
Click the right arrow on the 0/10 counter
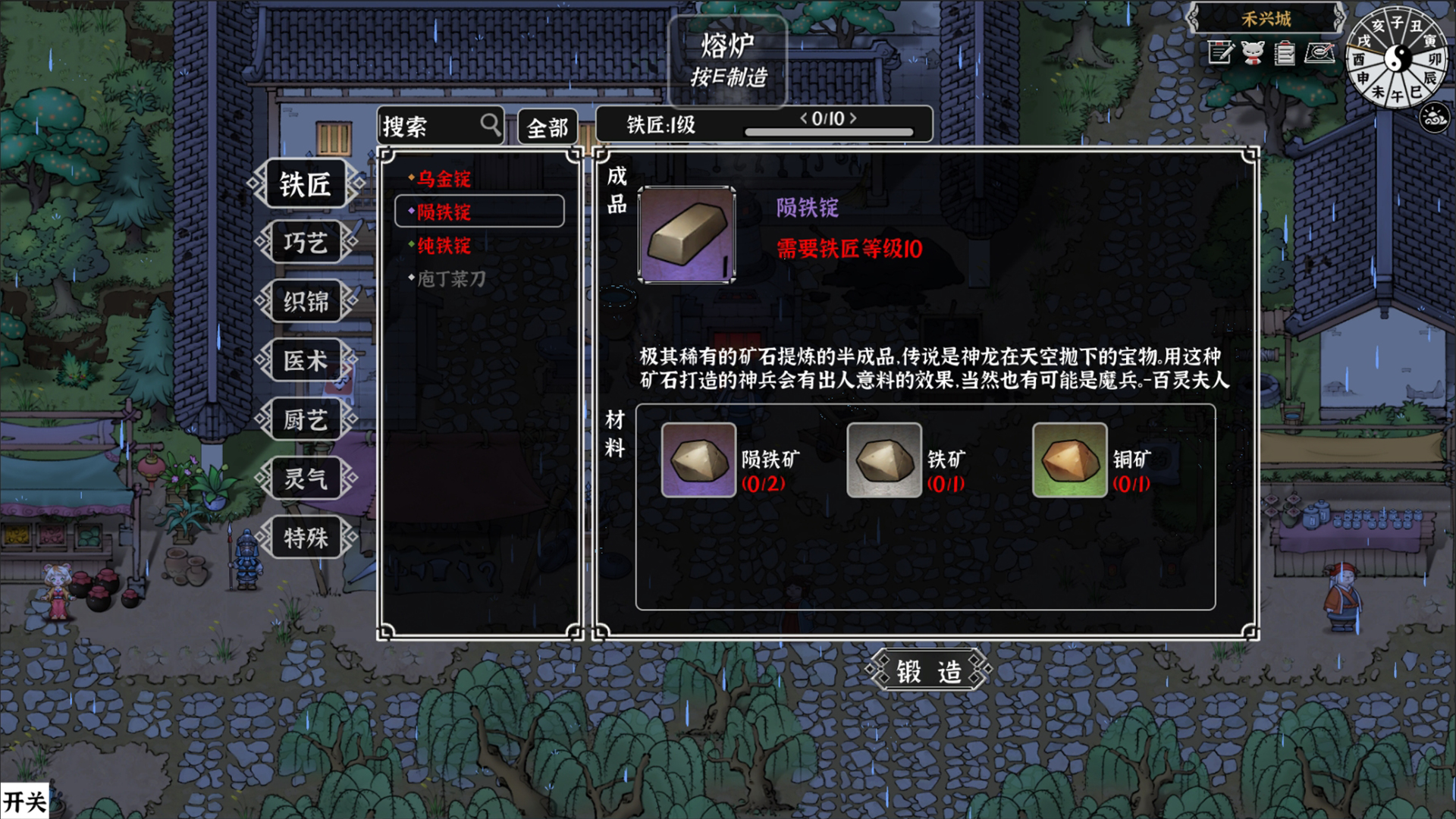(x=855, y=118)
